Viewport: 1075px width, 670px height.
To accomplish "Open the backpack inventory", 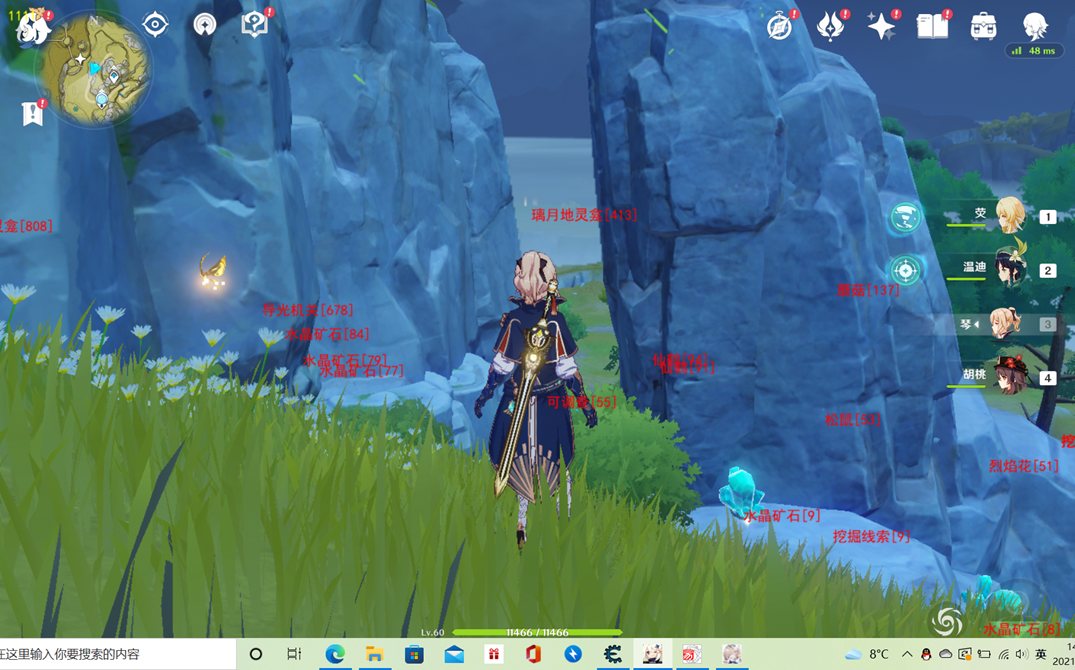I will 983,26.
